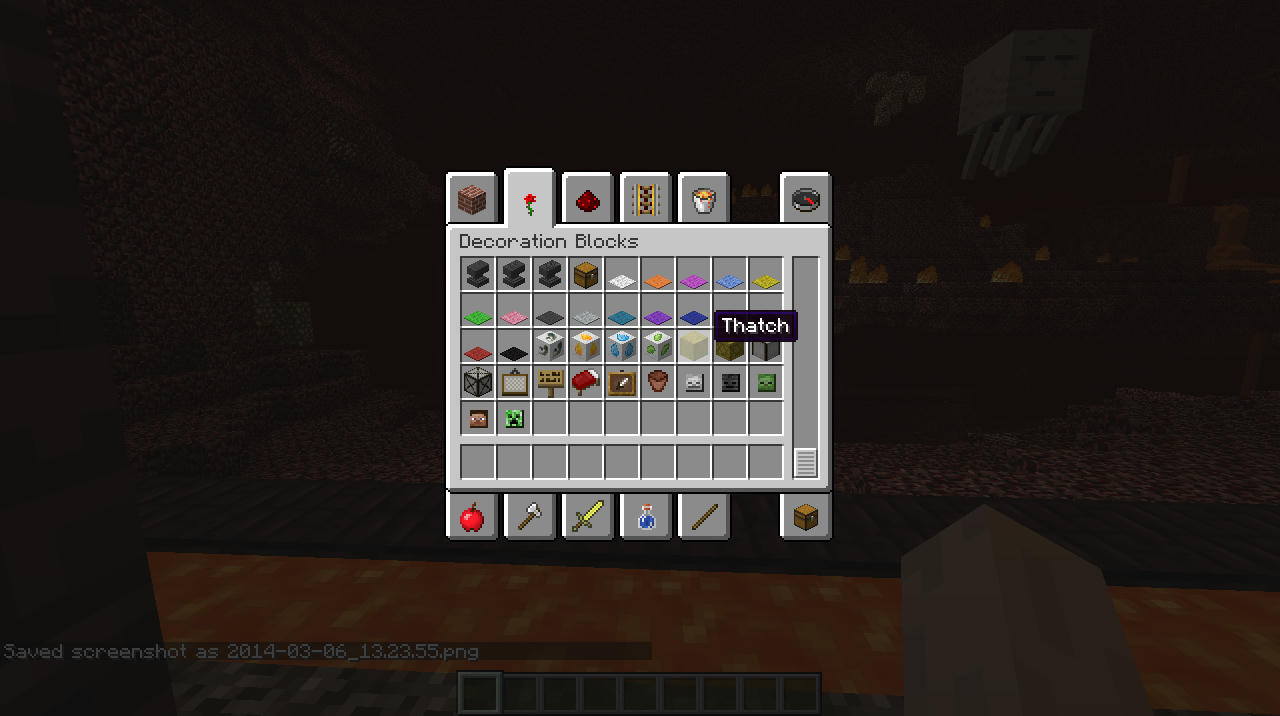Select the sign item
1280x716 pixels.
pos(550,382)
